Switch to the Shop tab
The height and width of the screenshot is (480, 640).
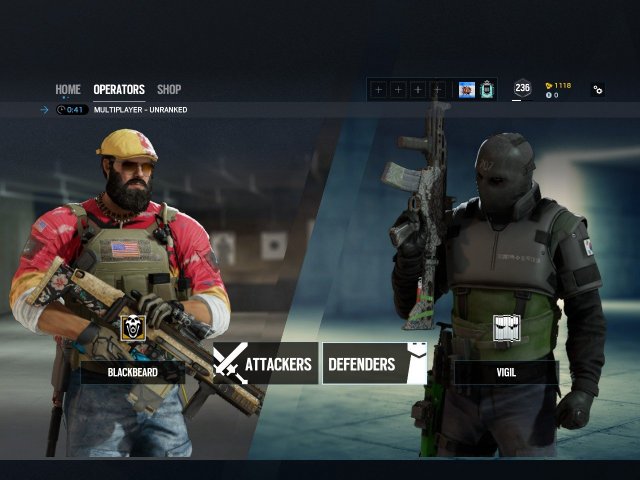coord(169,89)
